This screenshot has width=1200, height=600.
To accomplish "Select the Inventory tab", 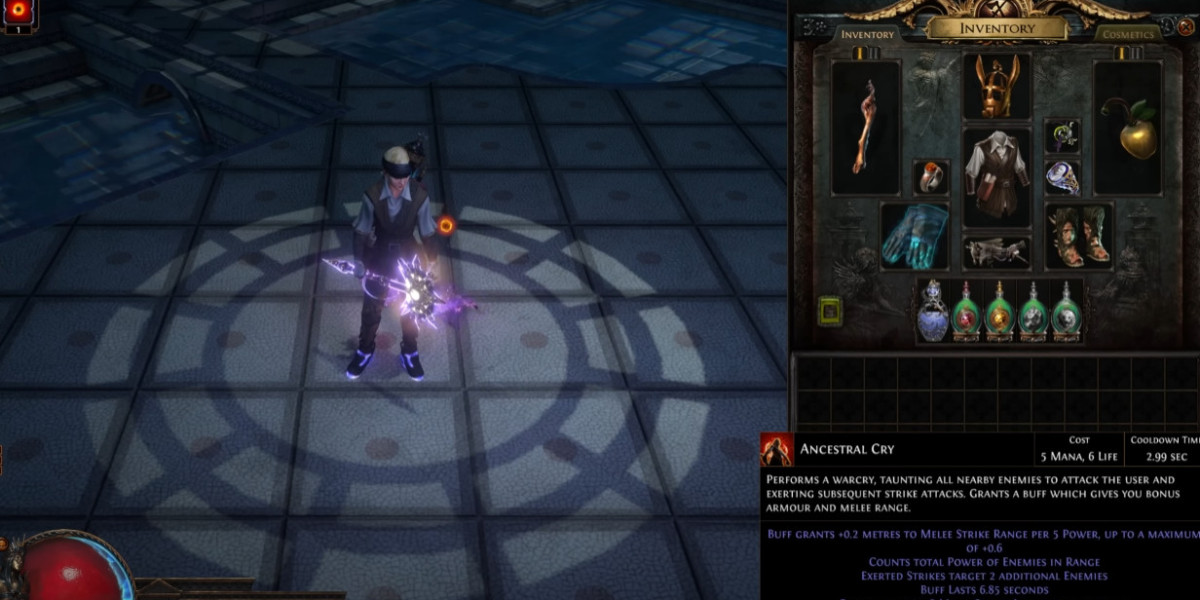I will 867,34.
